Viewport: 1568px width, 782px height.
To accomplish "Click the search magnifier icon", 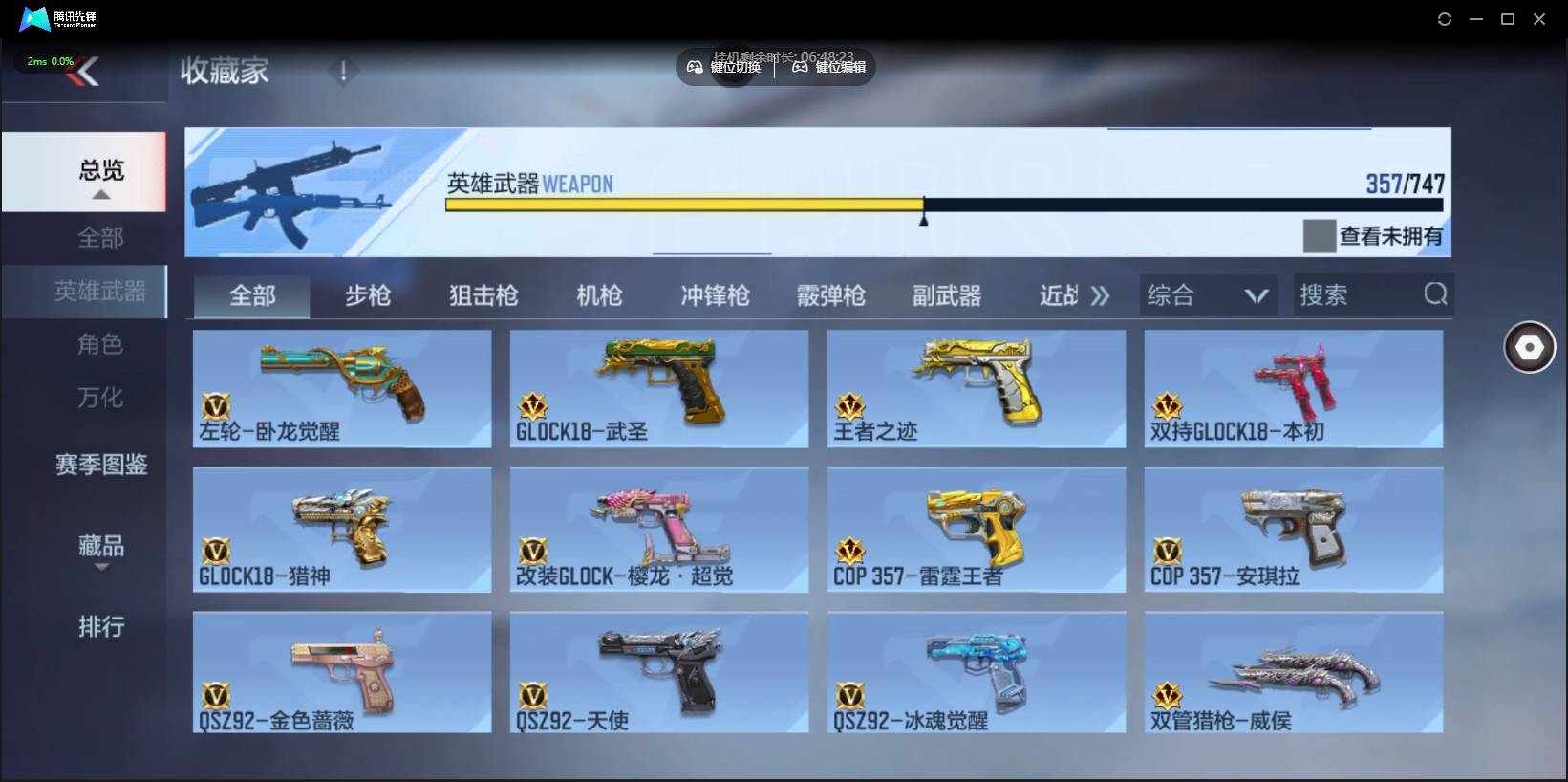I will tap(1434, 294).
